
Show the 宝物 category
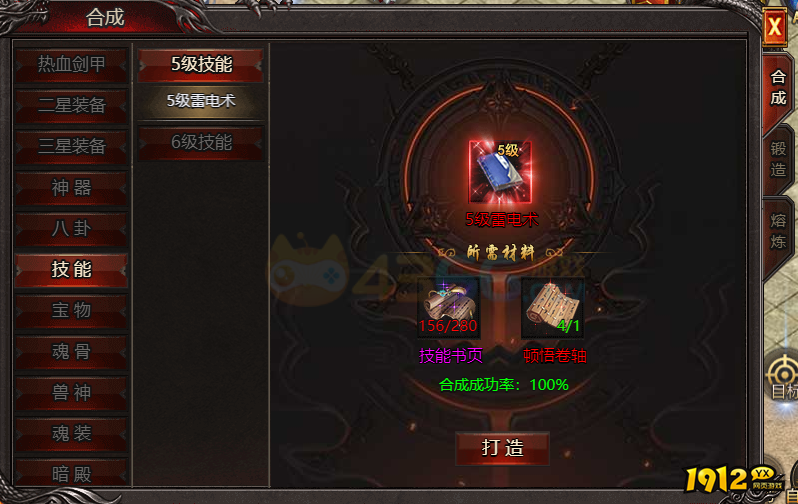pyautogui.click(x=71, y=310)
